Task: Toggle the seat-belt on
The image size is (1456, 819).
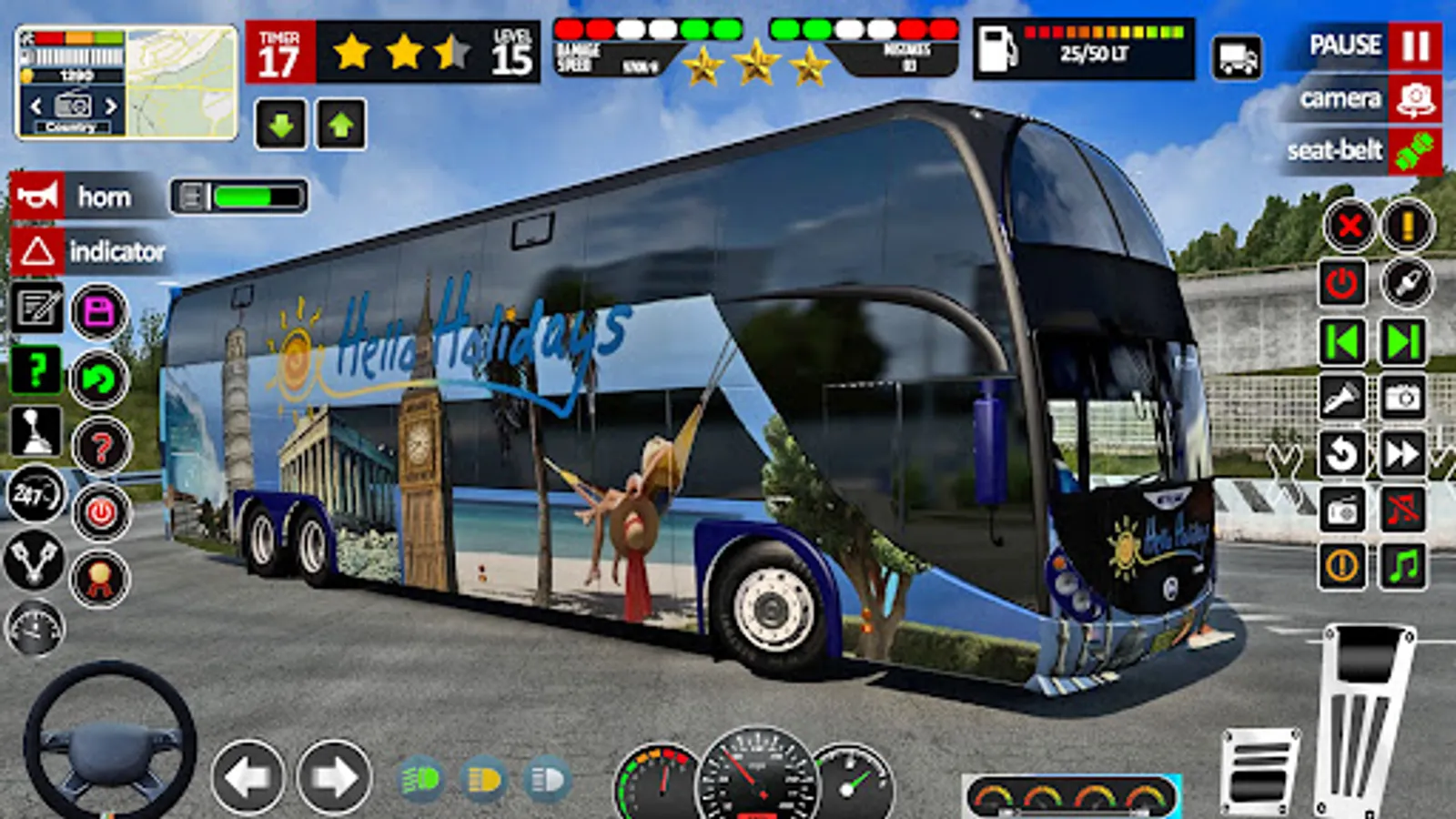Action: (1356, 151)
